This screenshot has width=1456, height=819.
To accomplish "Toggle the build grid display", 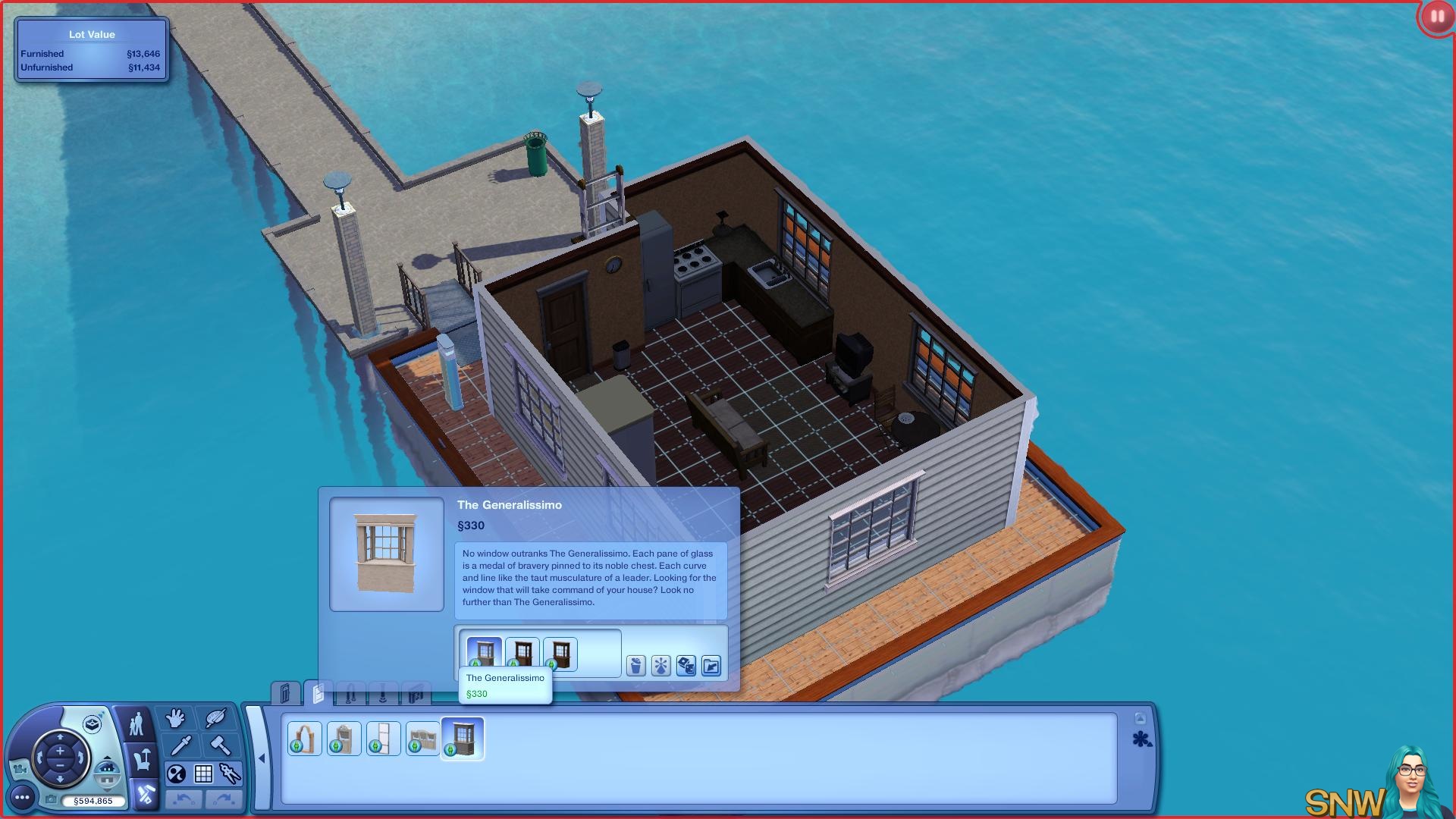I will click(203, 774).
